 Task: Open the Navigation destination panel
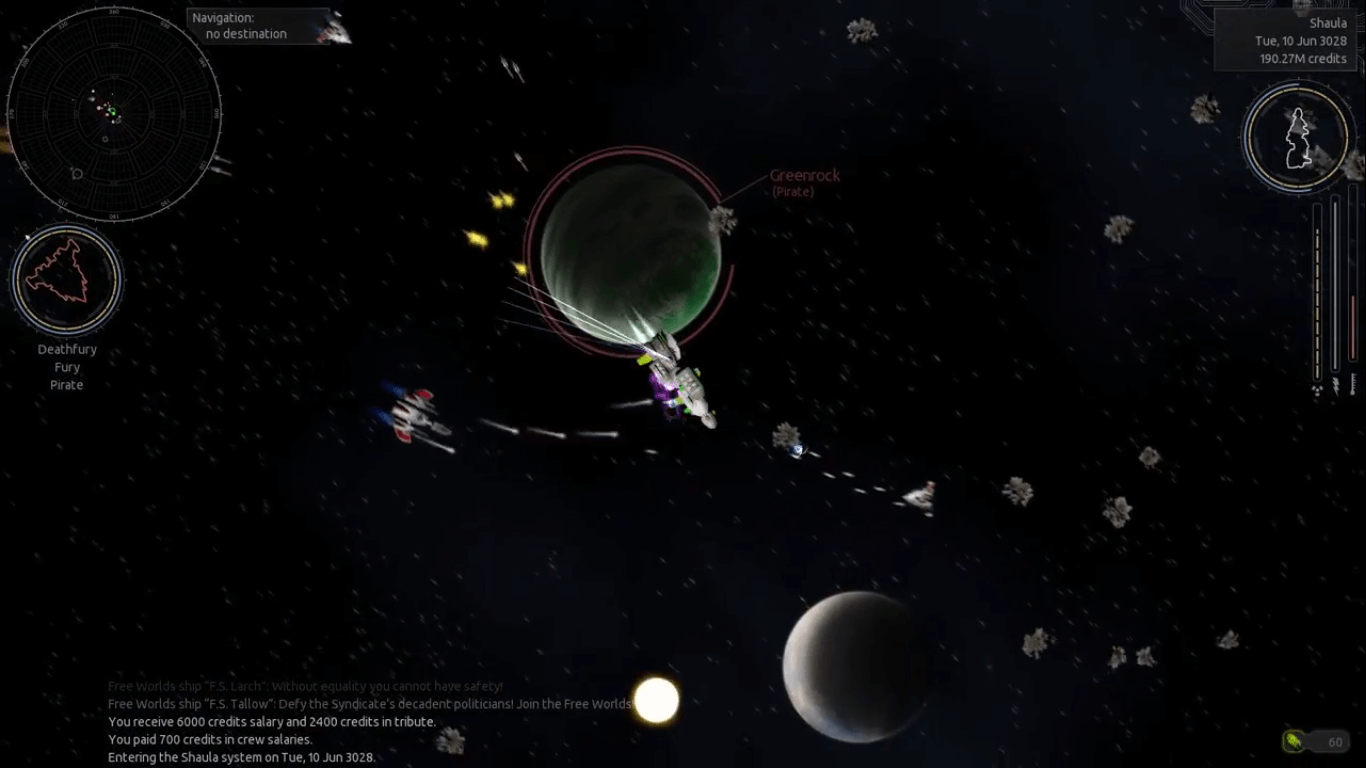point(257,26)
